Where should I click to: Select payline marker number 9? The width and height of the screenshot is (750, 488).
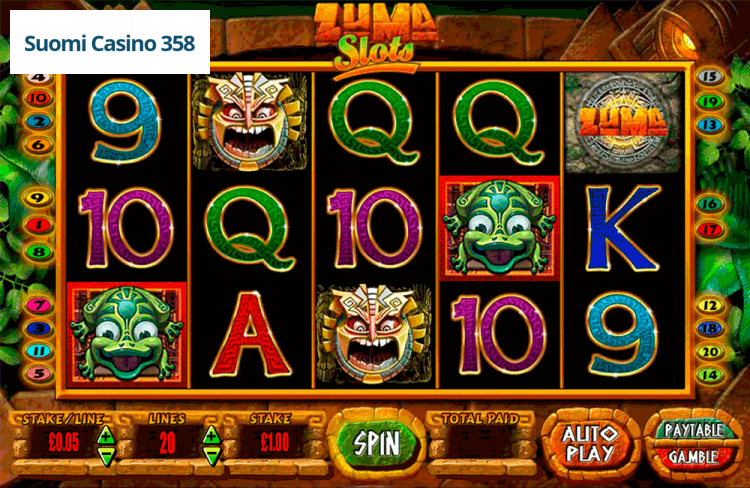[39, 198]
